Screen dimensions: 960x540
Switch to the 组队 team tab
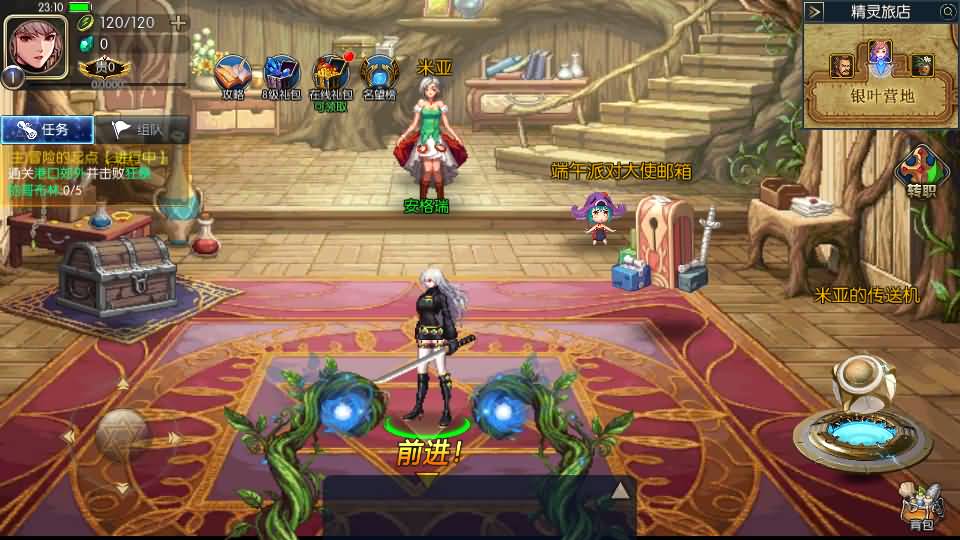142,129
